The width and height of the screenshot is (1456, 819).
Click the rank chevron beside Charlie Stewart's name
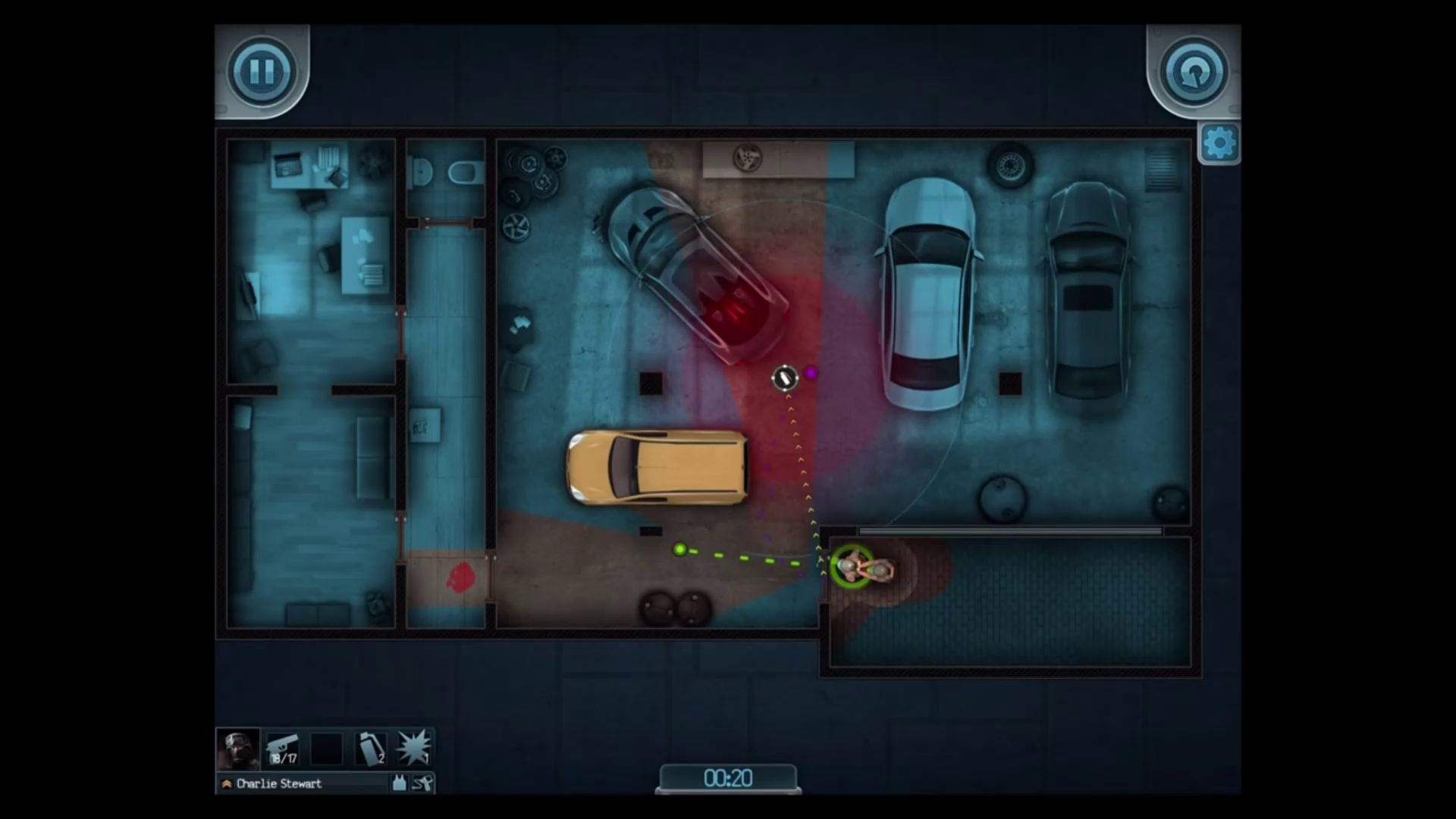coord(225,784)
